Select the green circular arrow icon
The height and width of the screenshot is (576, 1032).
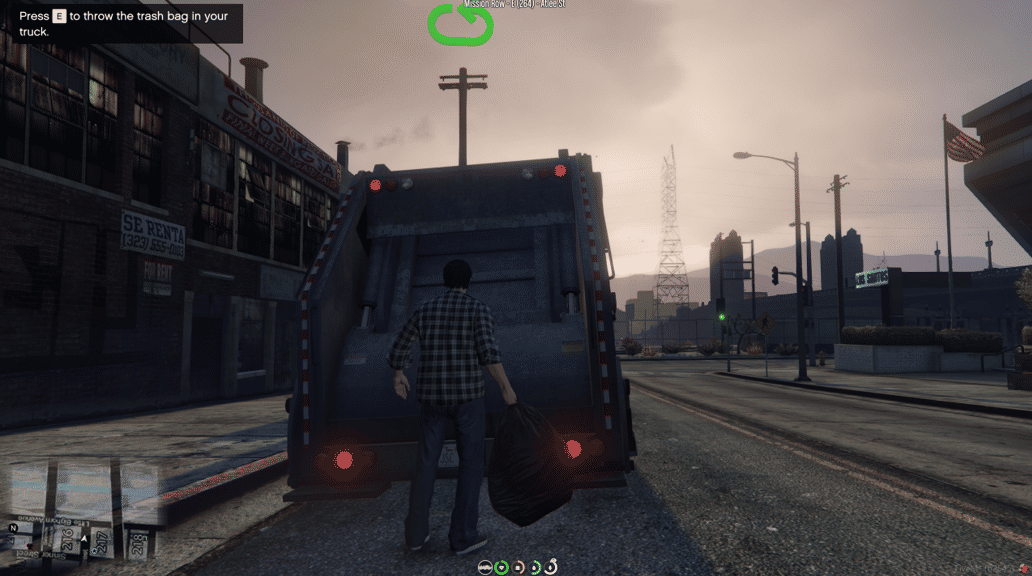[x=461, y=26]
